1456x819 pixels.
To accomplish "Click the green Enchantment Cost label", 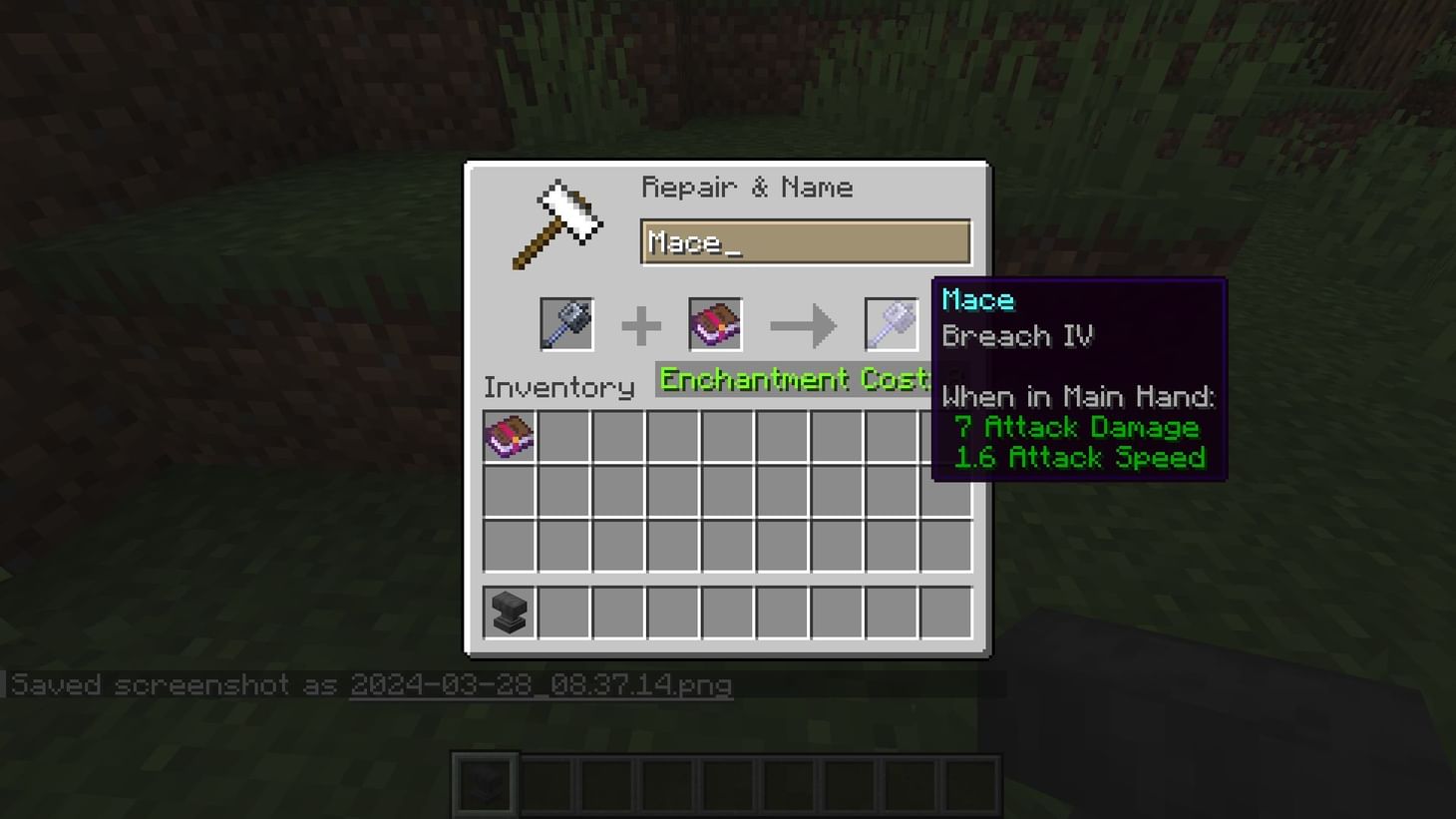I will pyautogui.click(x=793, y=380).
